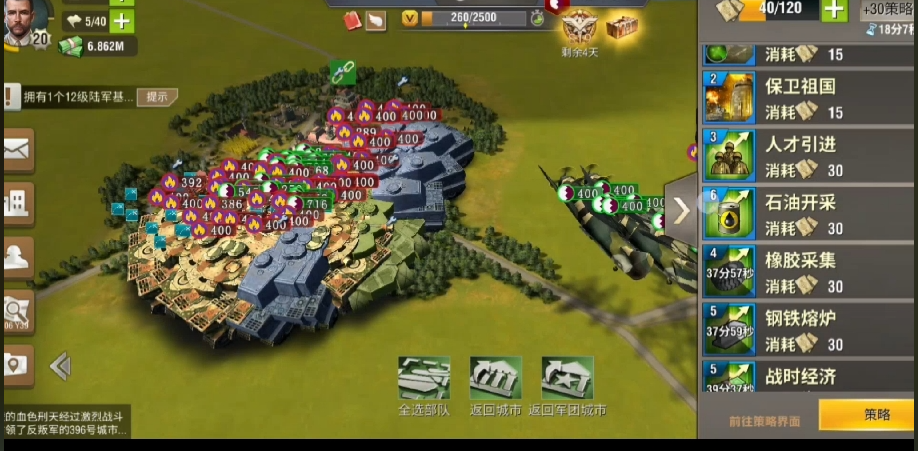Collapse the strategy panel with the arrow tab
Screen dimensions: 918x451
point(681,210)
